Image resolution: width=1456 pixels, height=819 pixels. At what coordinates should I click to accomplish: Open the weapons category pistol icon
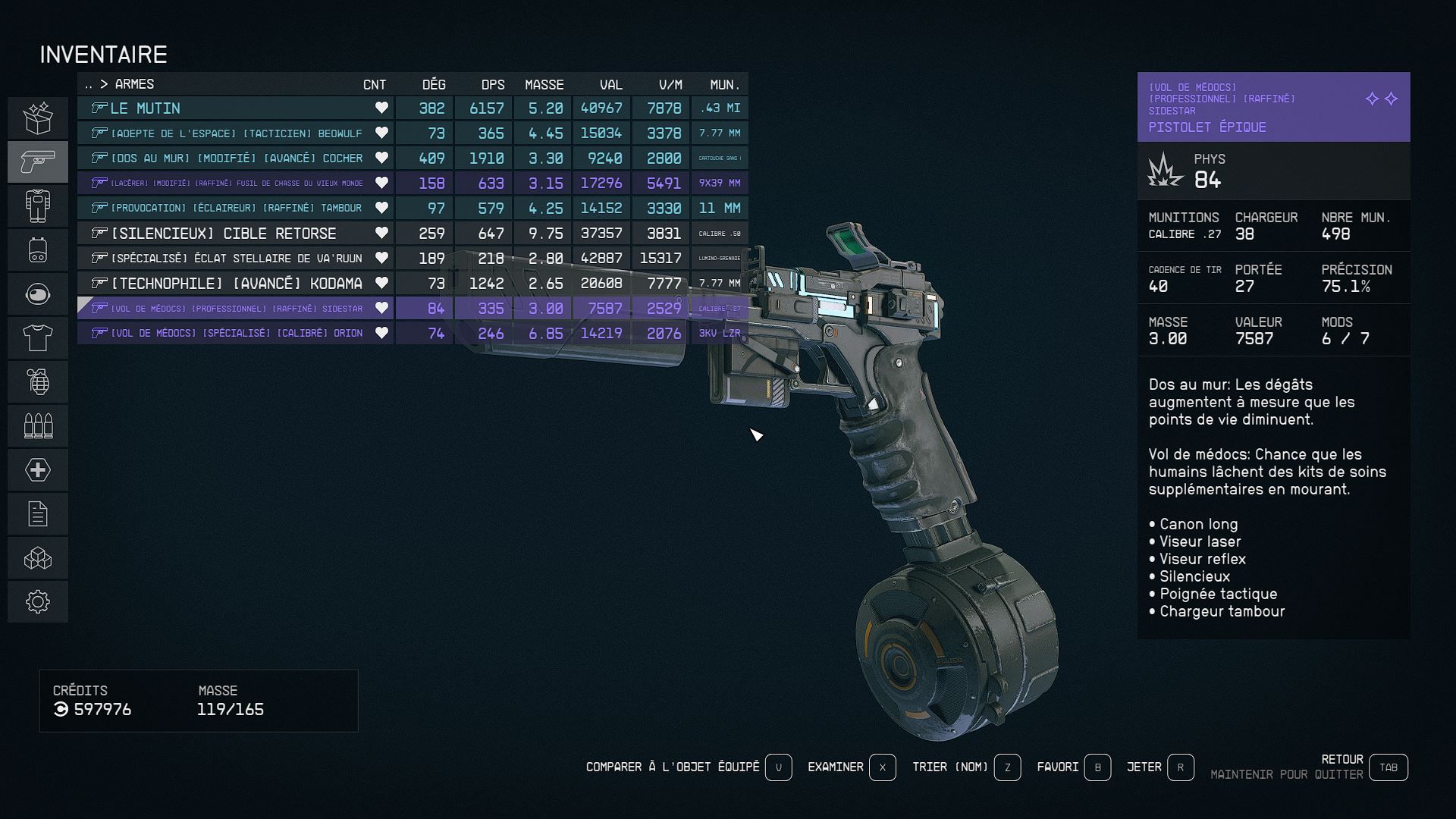click(x=38, y=162)
